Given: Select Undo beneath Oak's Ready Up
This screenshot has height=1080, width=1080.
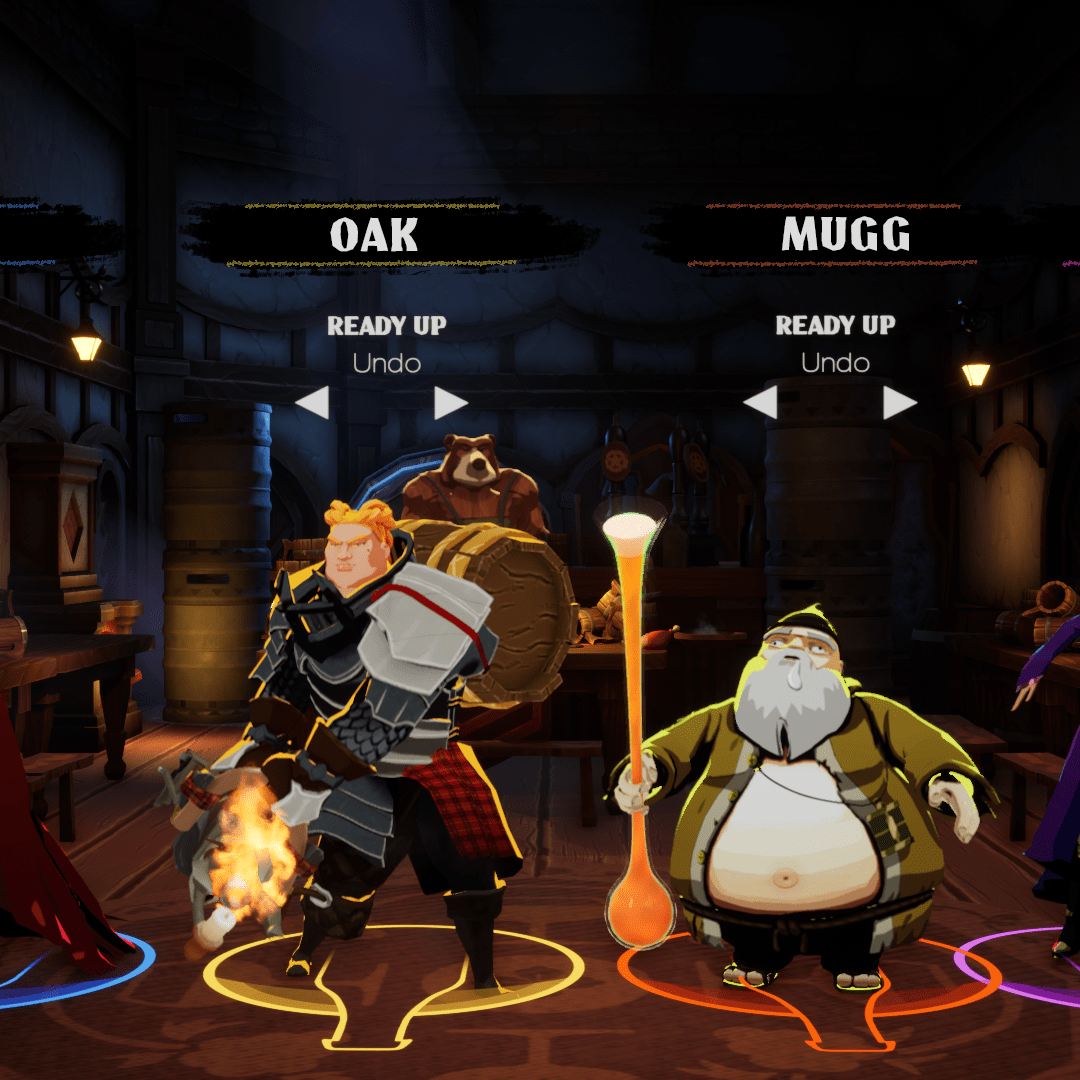Looking at the screenshot, I should click(x=386, y=364).
